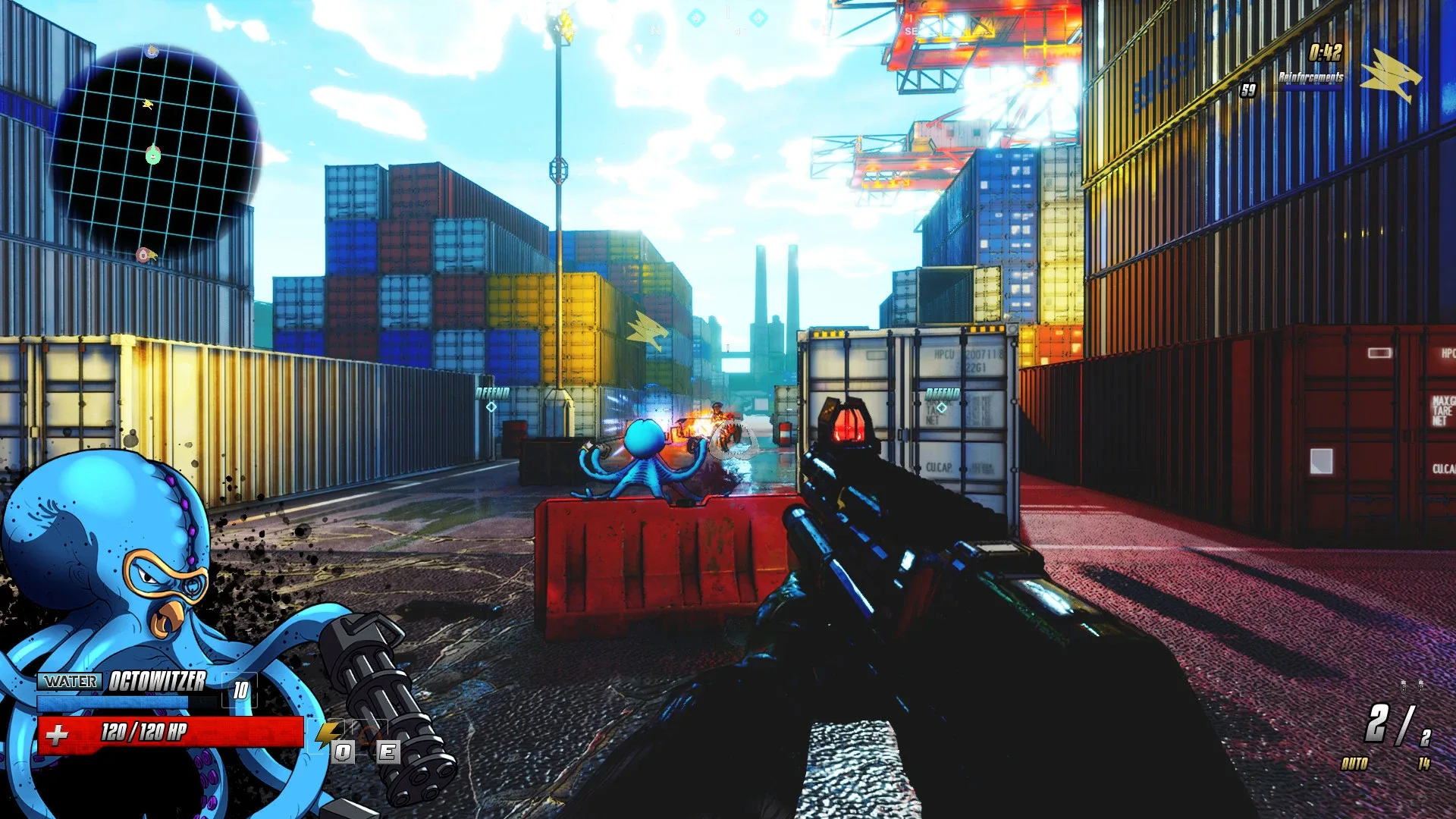Viewport: 1456px width, 819px height.
Task: Click the 0:42 countdown timer
Action: click(1326, 51)
